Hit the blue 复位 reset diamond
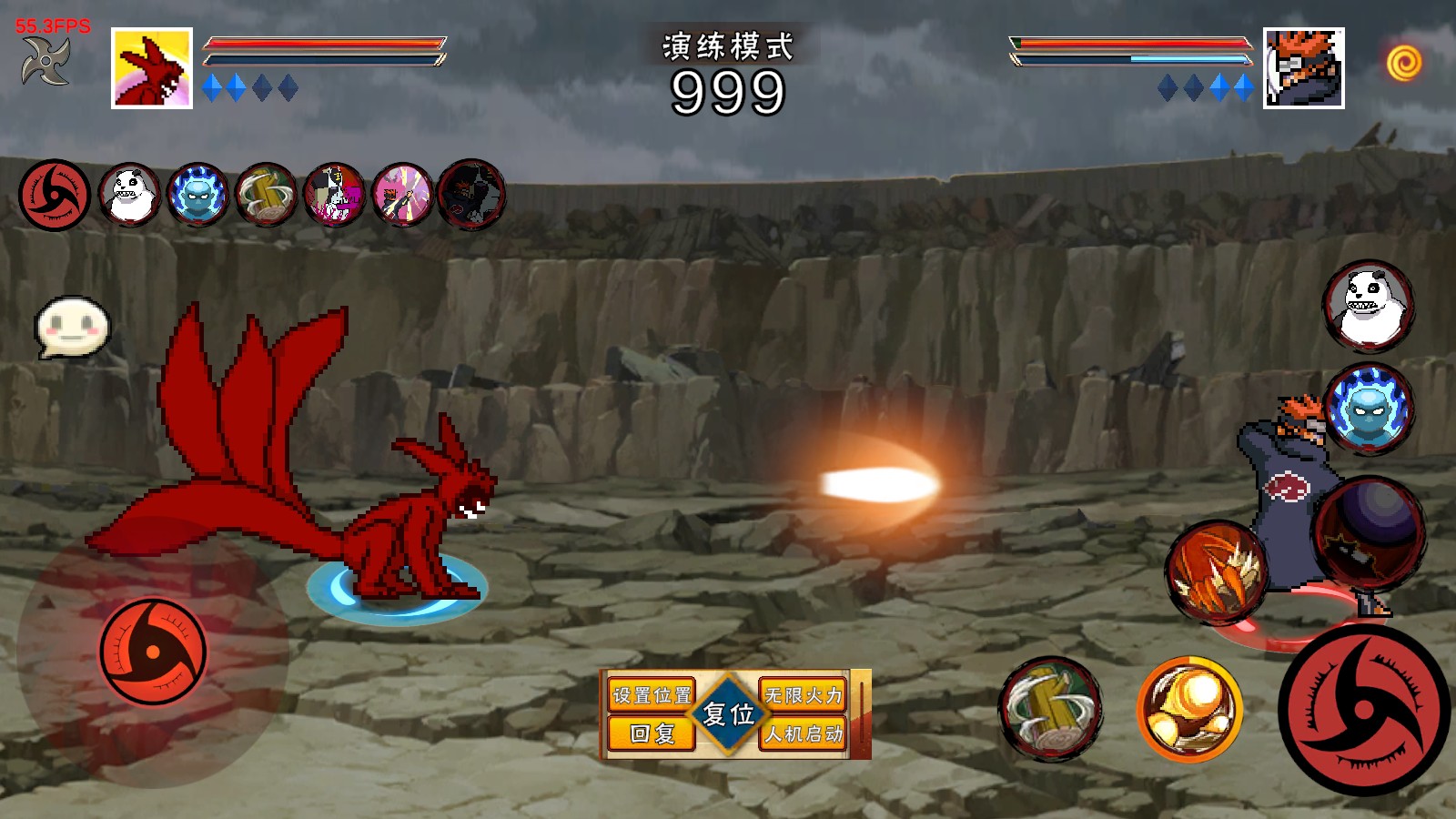1456x819 pixels. click(x=728, y=714)
